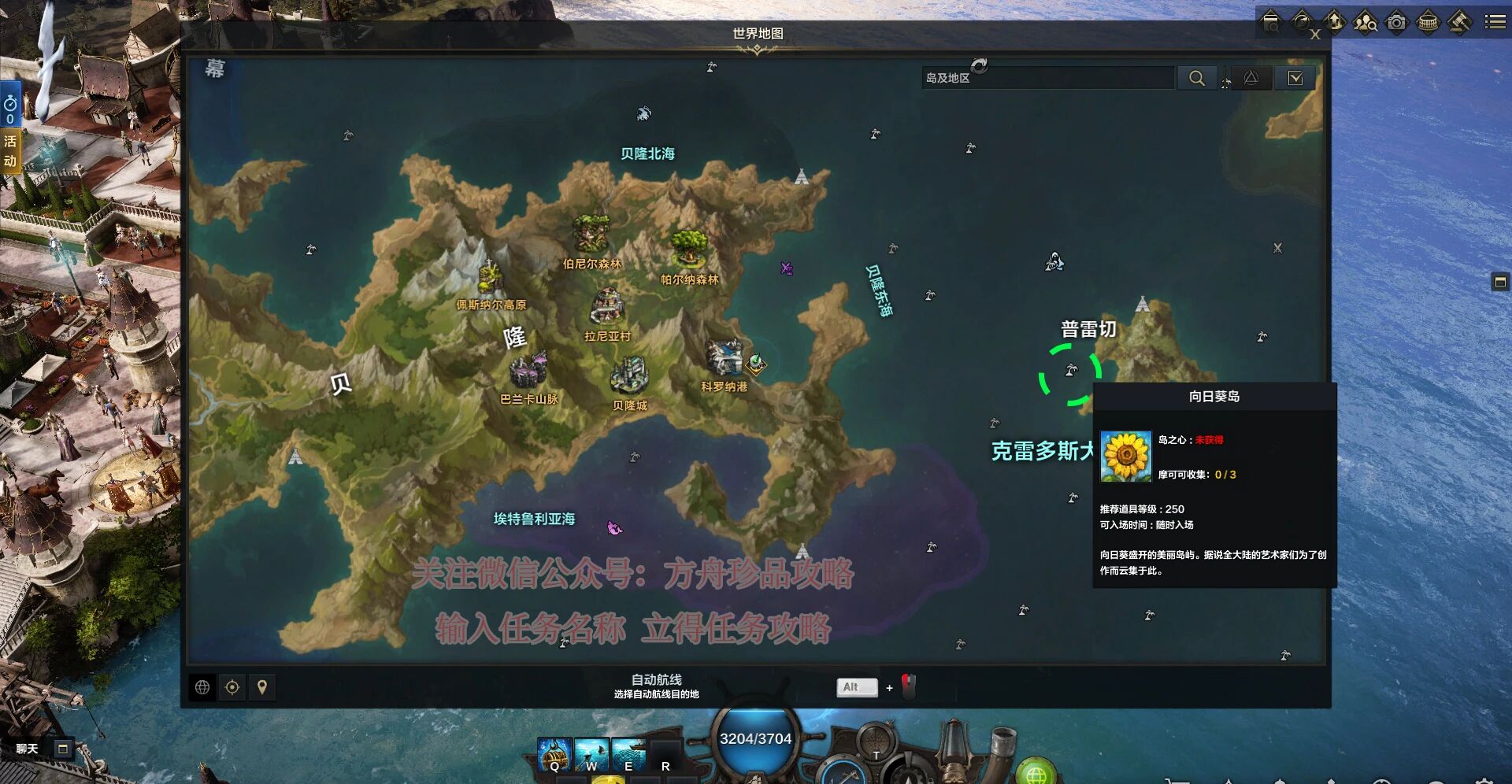Select the 佩斯纳尔高原 plateau marker
This screenshot has height=784, width=1512.
coord(490,277)
